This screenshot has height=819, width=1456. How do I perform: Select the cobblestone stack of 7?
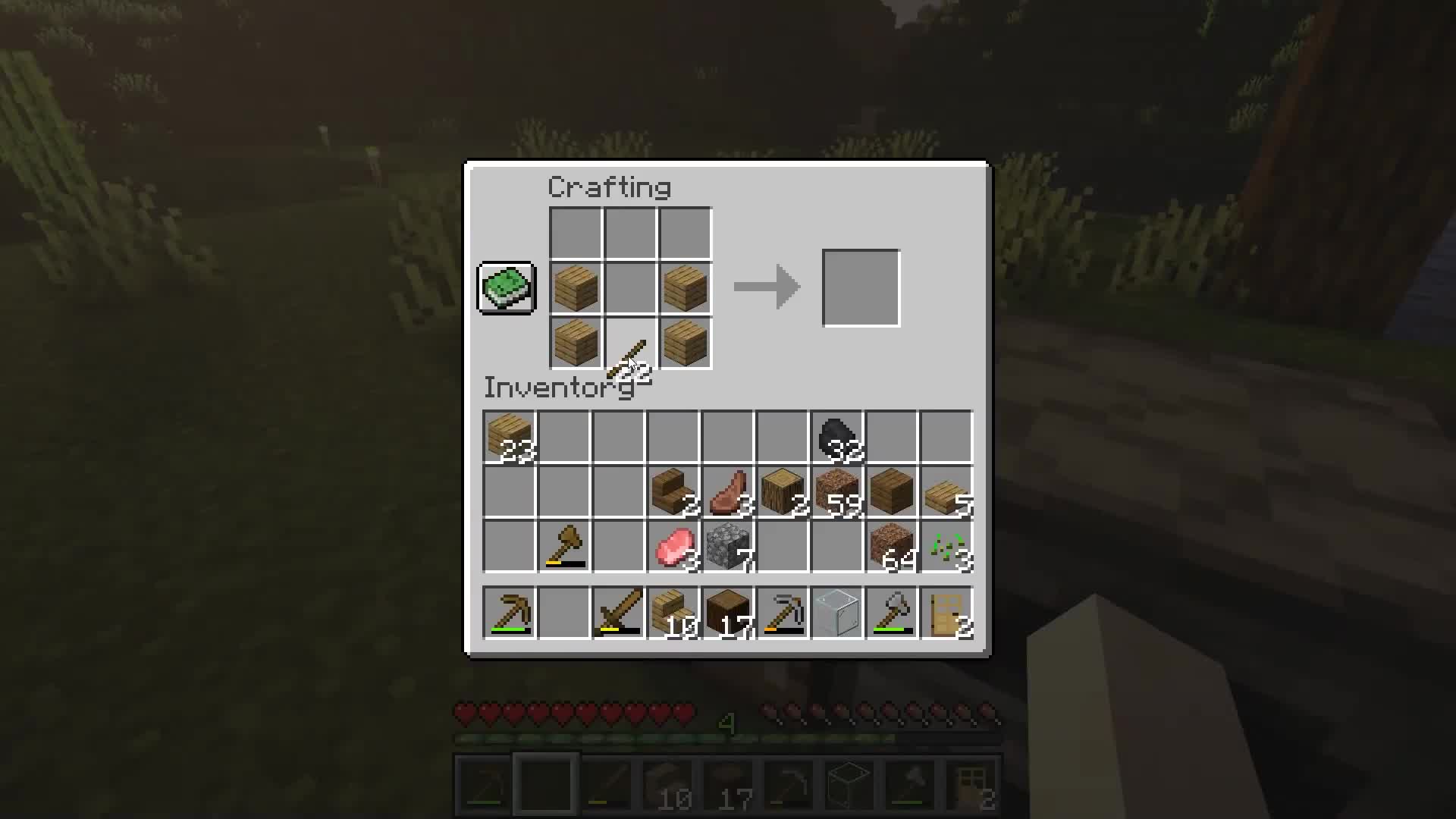[x=727, y=546]
